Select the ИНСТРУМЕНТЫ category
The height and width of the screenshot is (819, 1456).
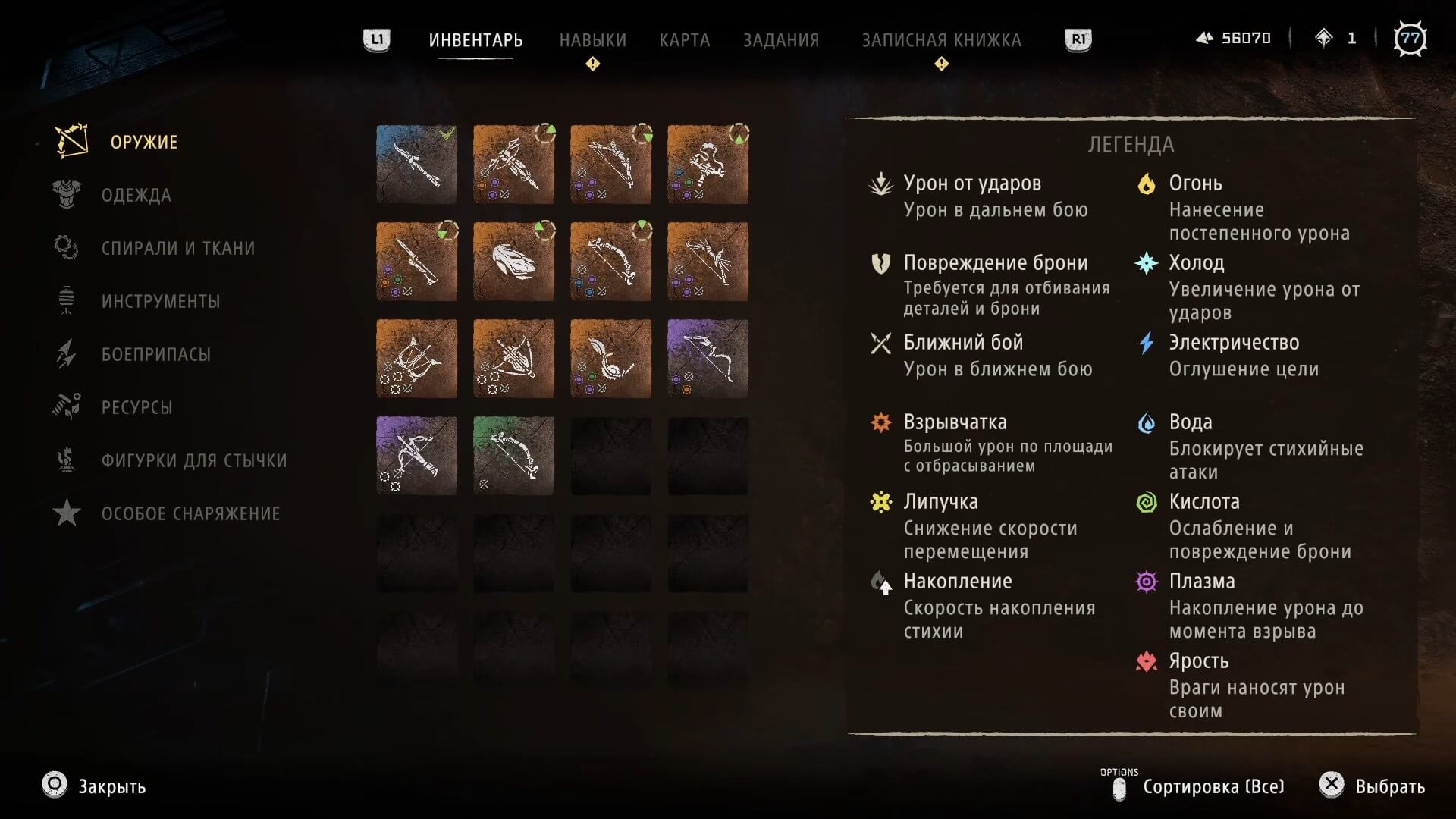[x=160, y=302]
